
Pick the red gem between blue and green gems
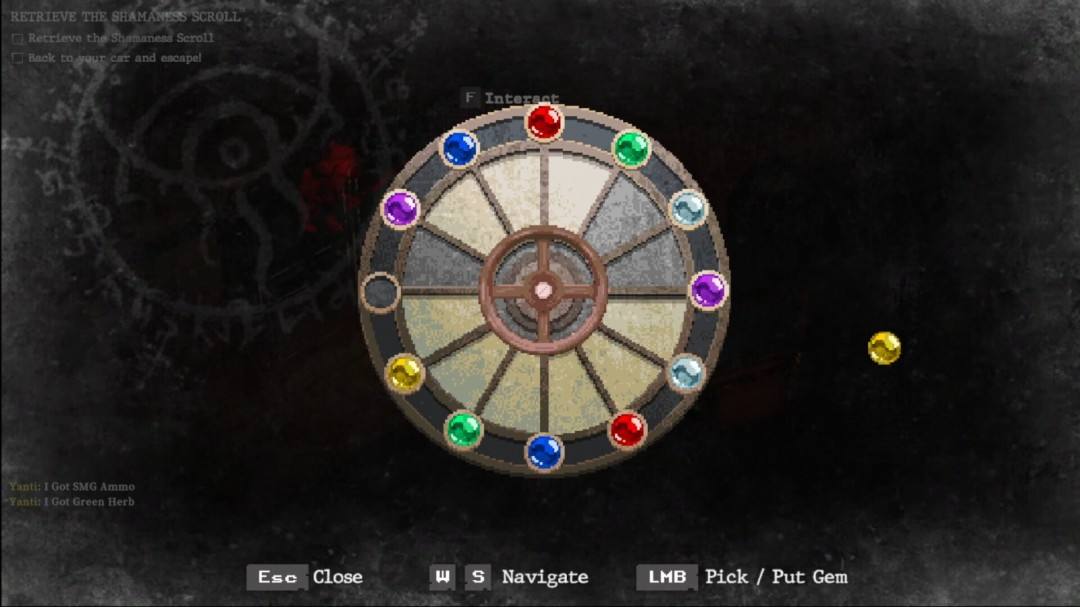(x=544, y=123)
